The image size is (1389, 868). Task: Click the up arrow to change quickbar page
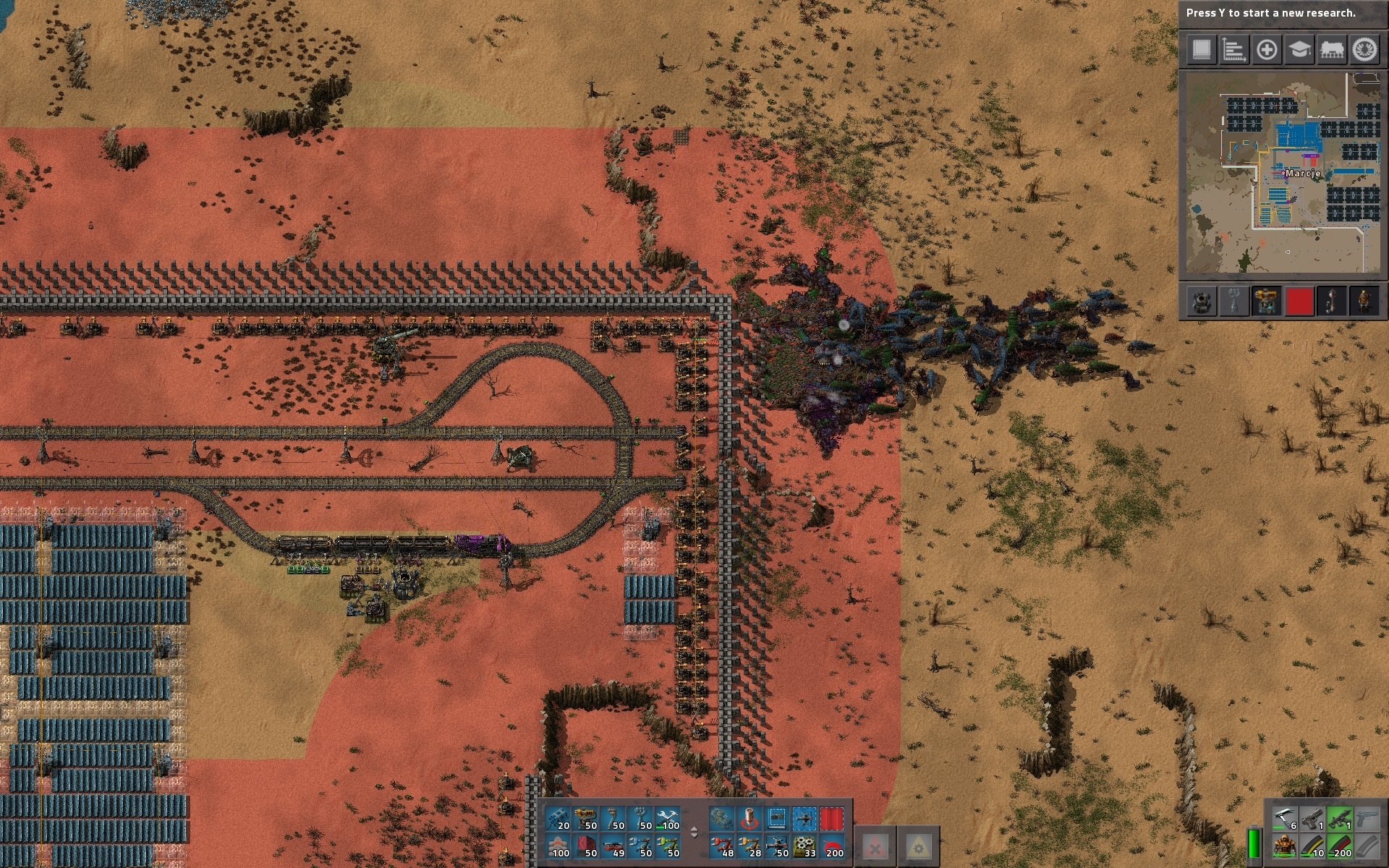click(x=694, y=830)
